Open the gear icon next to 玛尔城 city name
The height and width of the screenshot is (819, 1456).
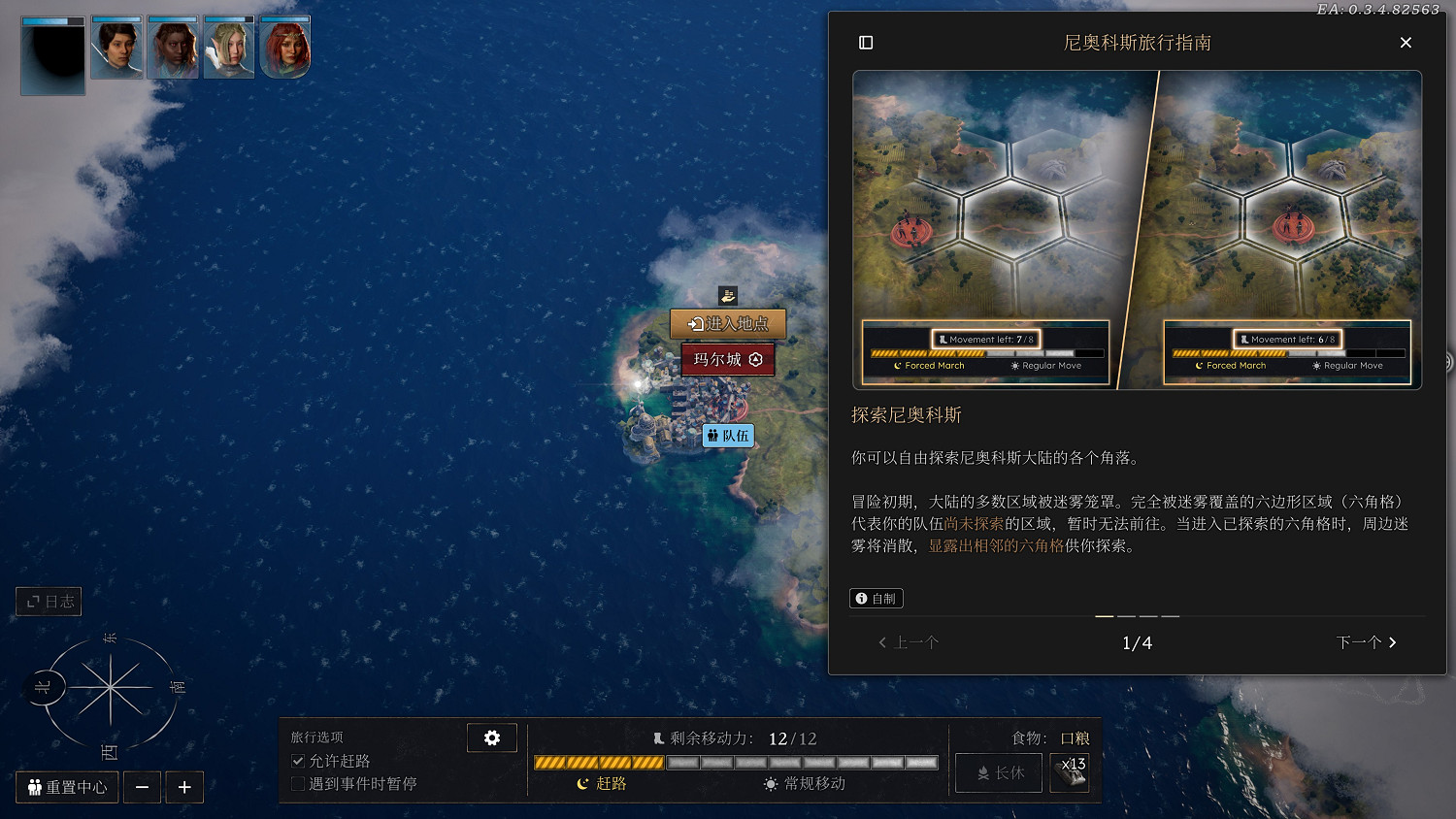[756, 359]
